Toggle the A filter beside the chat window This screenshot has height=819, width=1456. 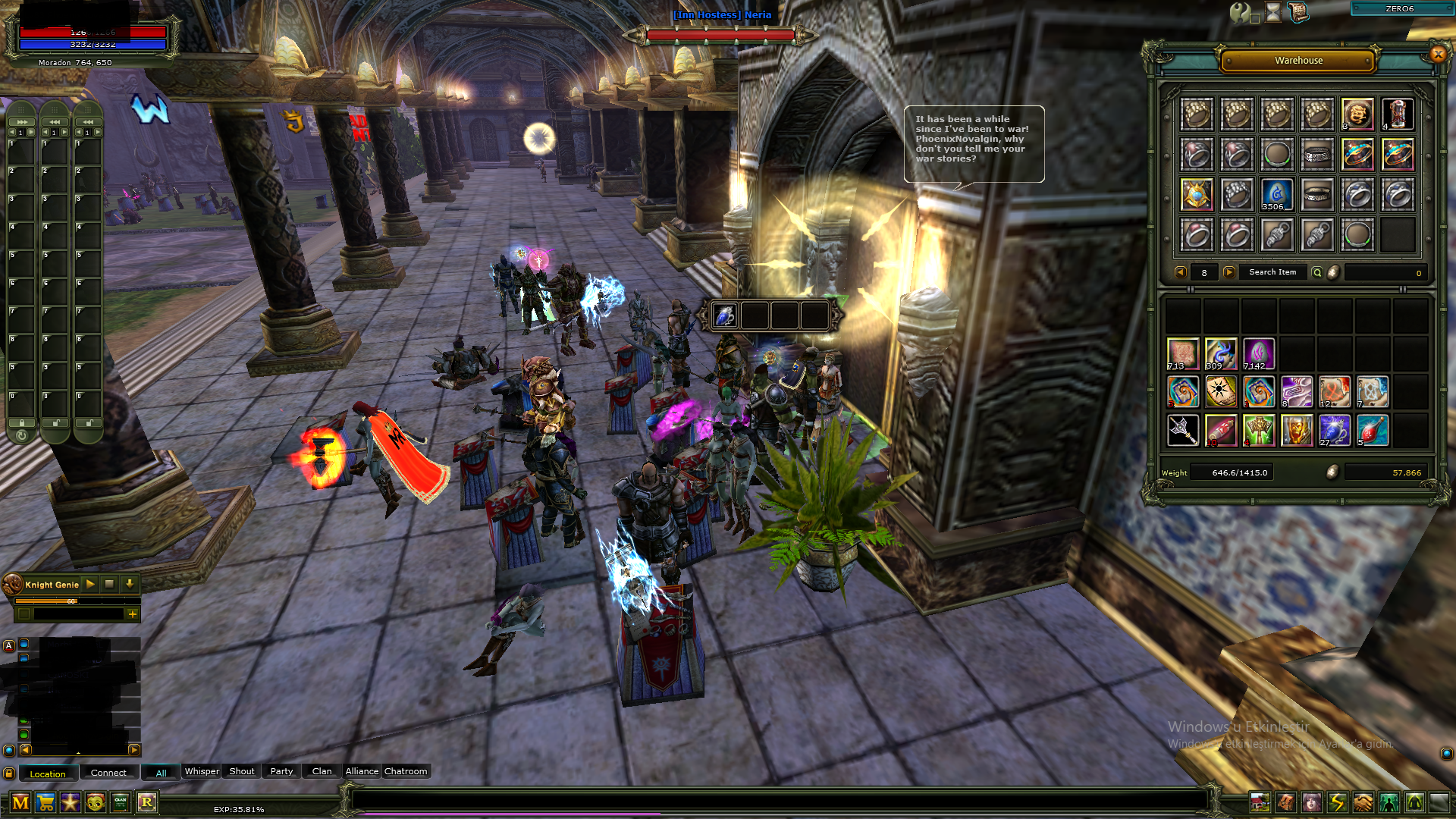(8, 645)
